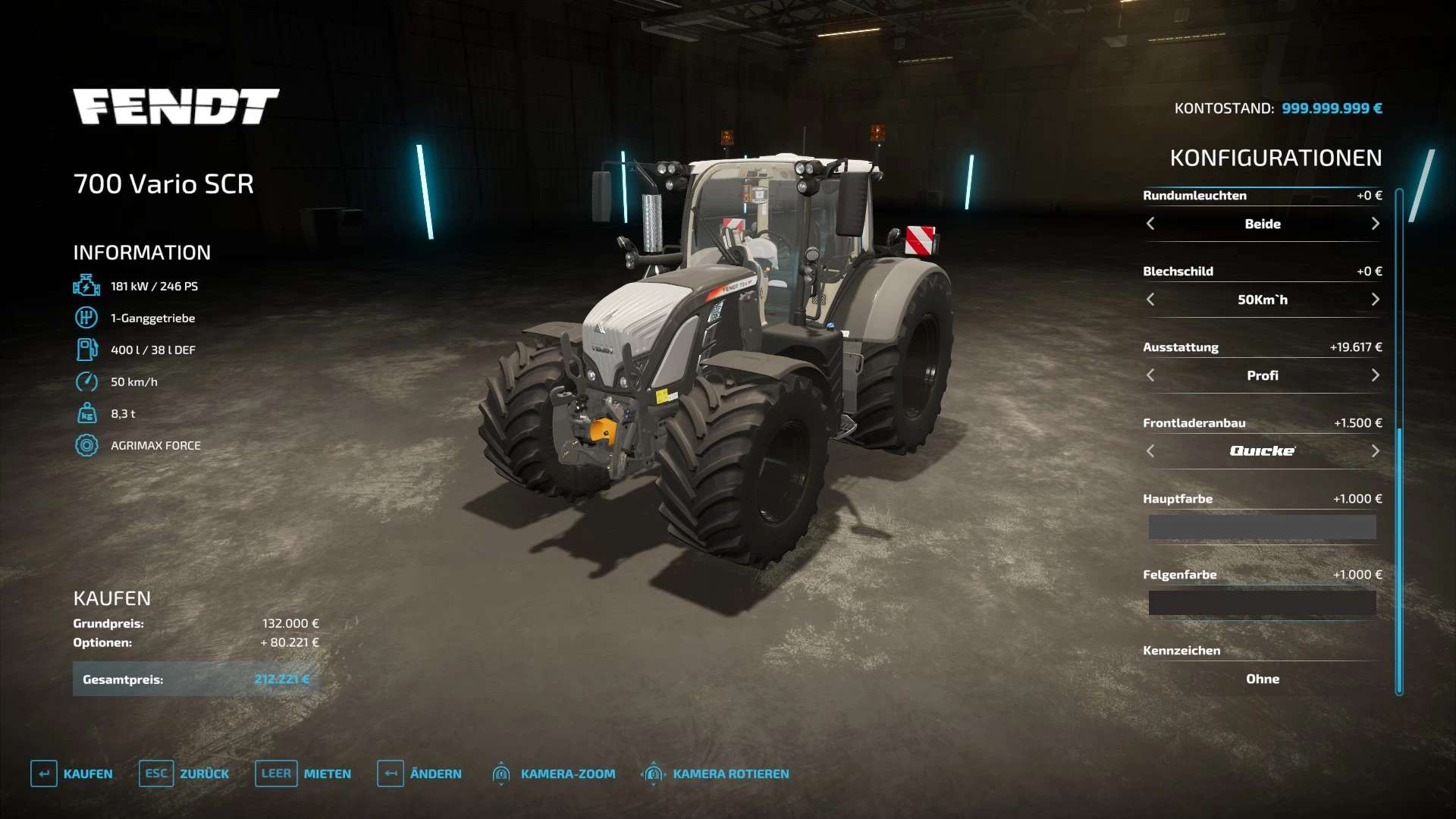Screen dimensions: 1456x819
Task: Change Ausstattung to the previous trim
Action: tap(1150, 375)
